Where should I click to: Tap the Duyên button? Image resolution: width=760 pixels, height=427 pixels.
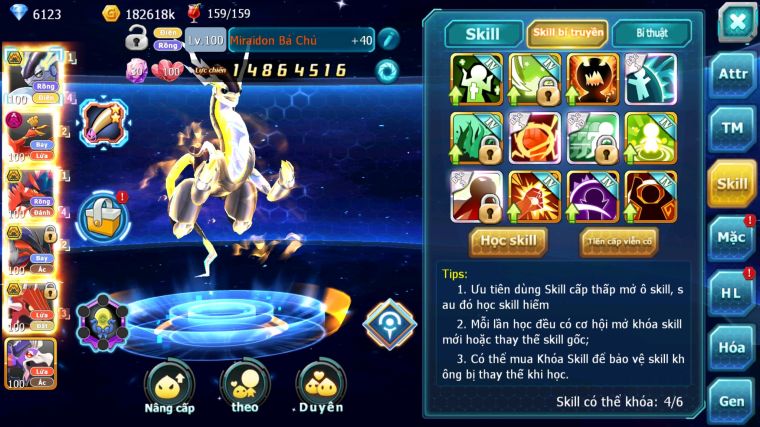[321, 387]
